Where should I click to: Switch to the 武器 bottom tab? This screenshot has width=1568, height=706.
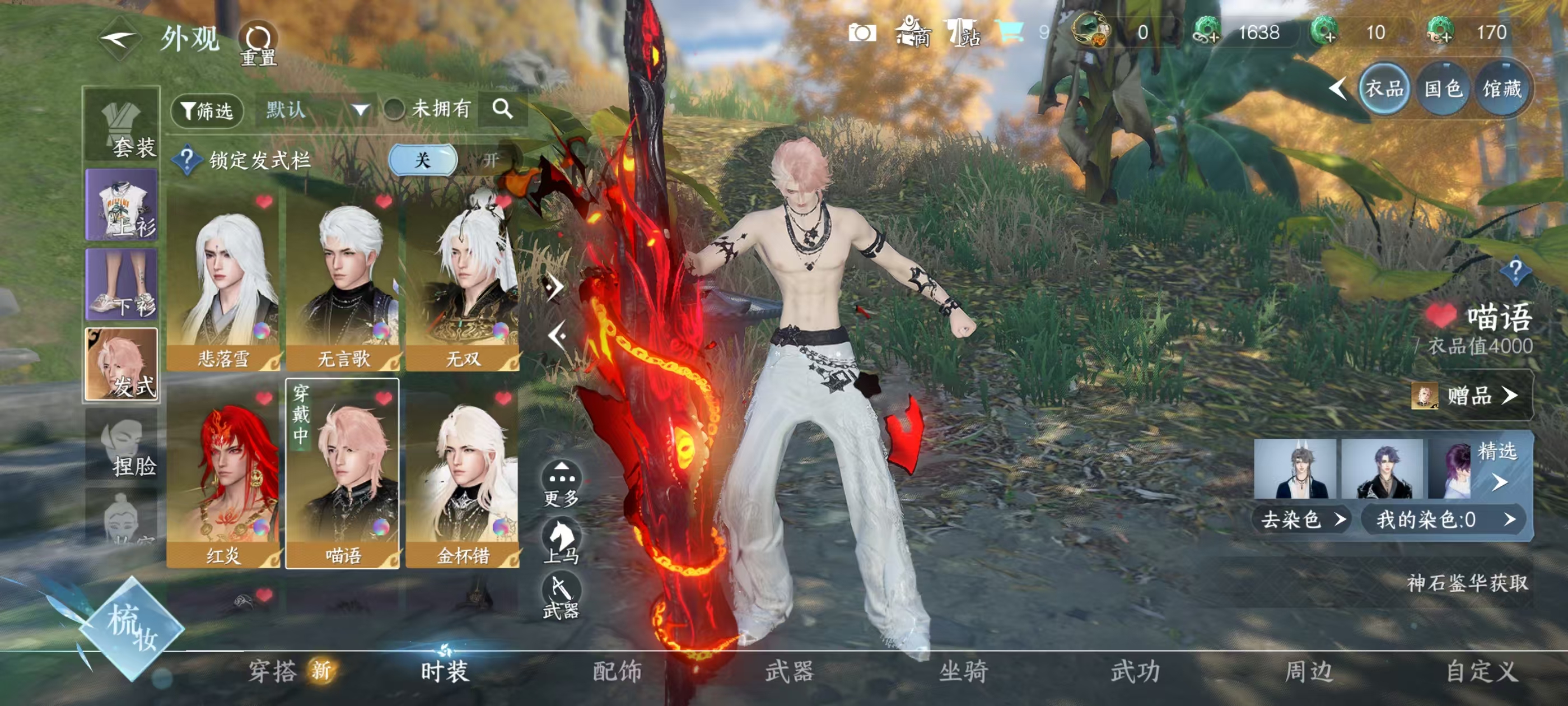(790, 671)
